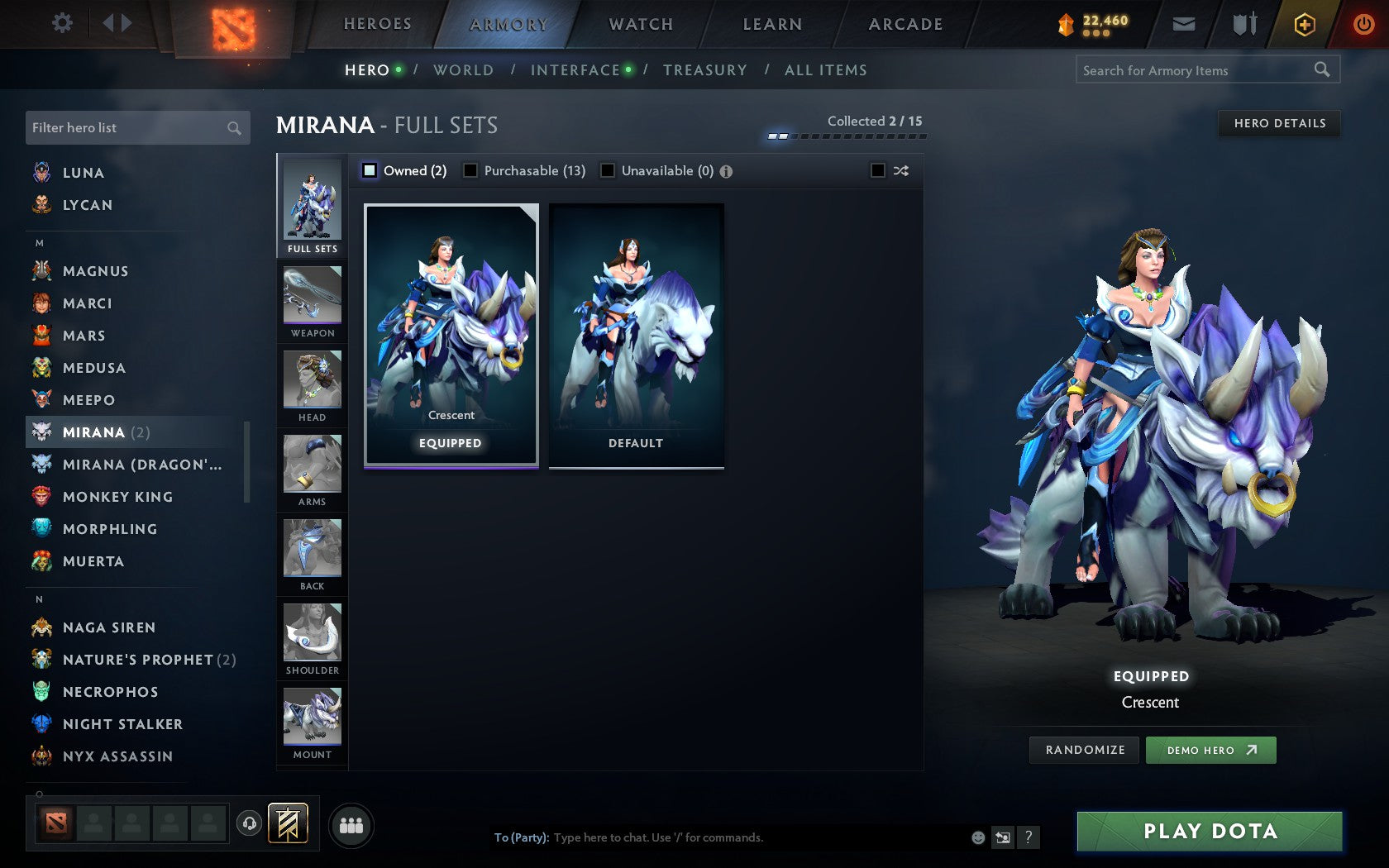Switch to the TREASURY tab
The height and width of the screenshot is (868, 1389).
[705, 70]
